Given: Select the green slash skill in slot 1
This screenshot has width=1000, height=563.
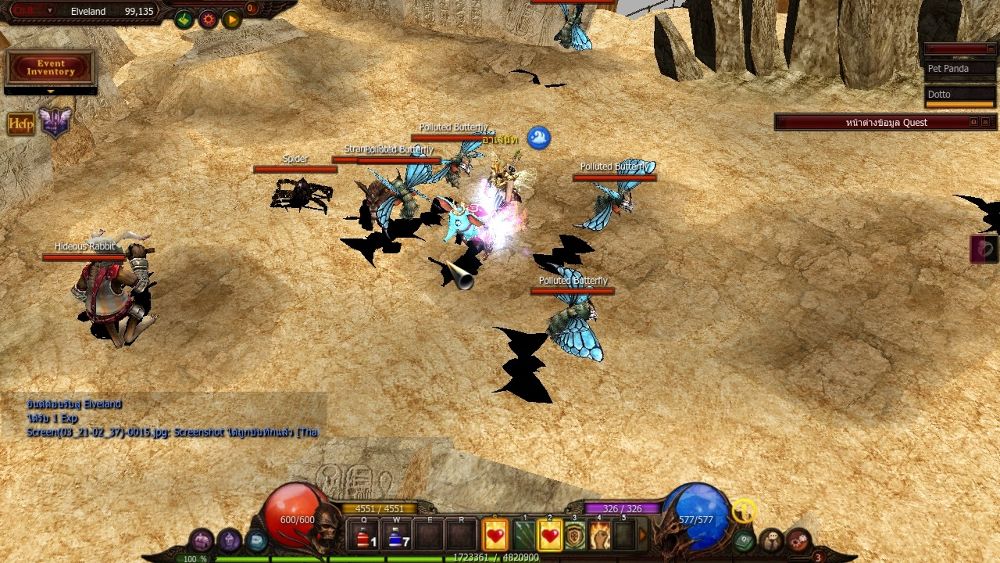Looking at the screenshot, I should tap(524, 536).
